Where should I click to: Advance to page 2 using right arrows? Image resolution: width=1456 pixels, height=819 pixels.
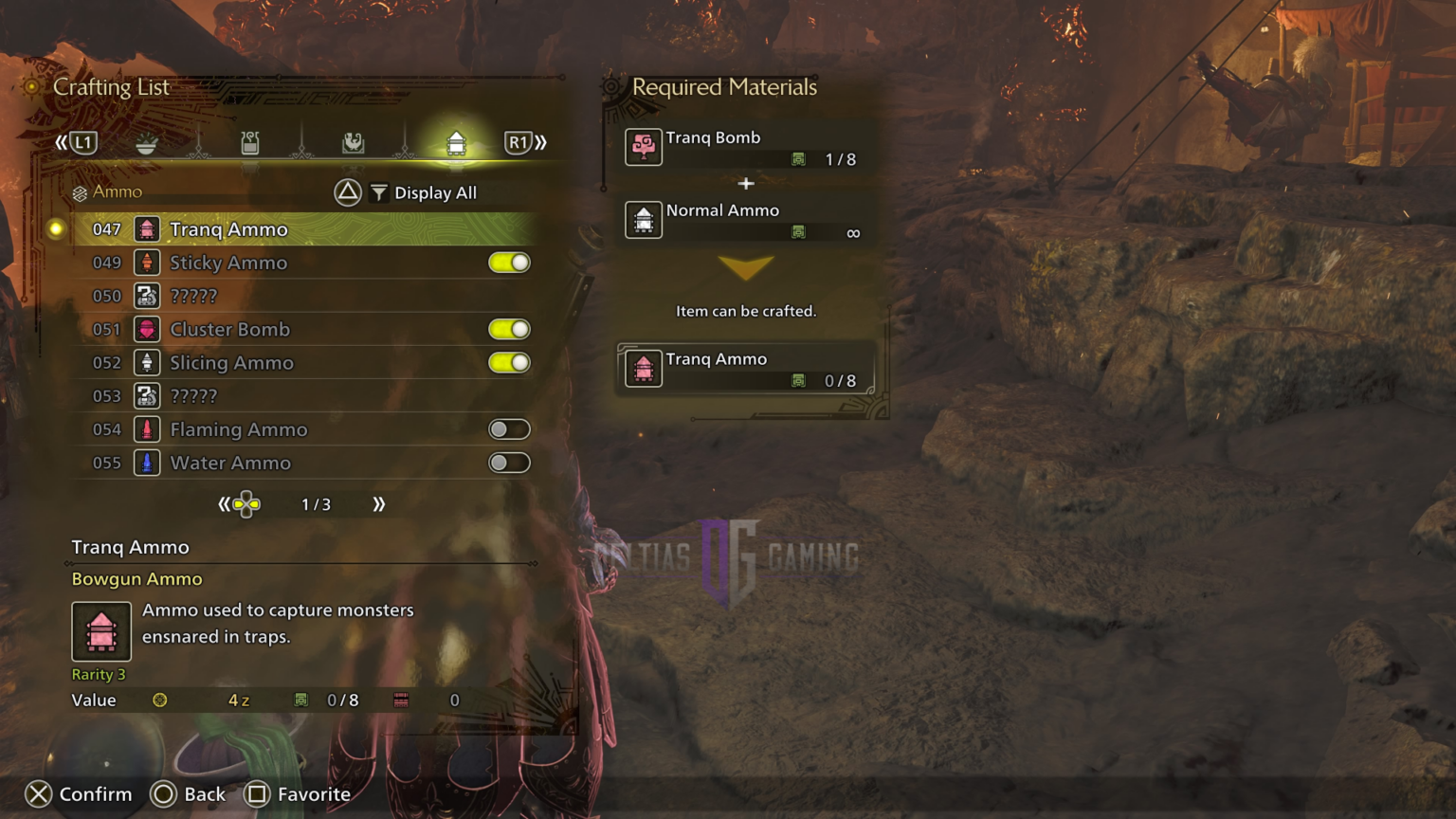tap(379, 504)
